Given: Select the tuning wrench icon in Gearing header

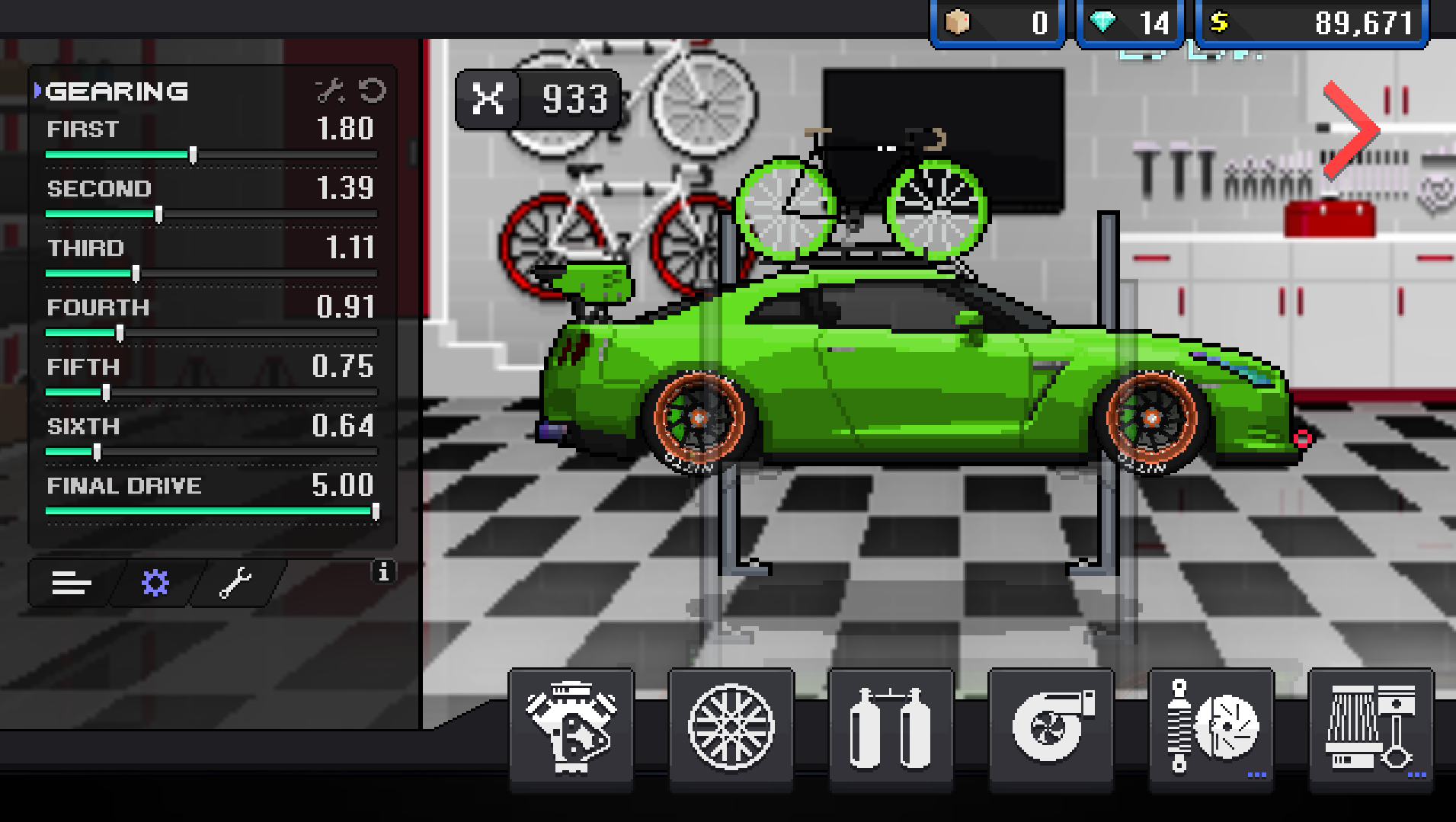Looking at the screenshot, I should click(329, 91).
